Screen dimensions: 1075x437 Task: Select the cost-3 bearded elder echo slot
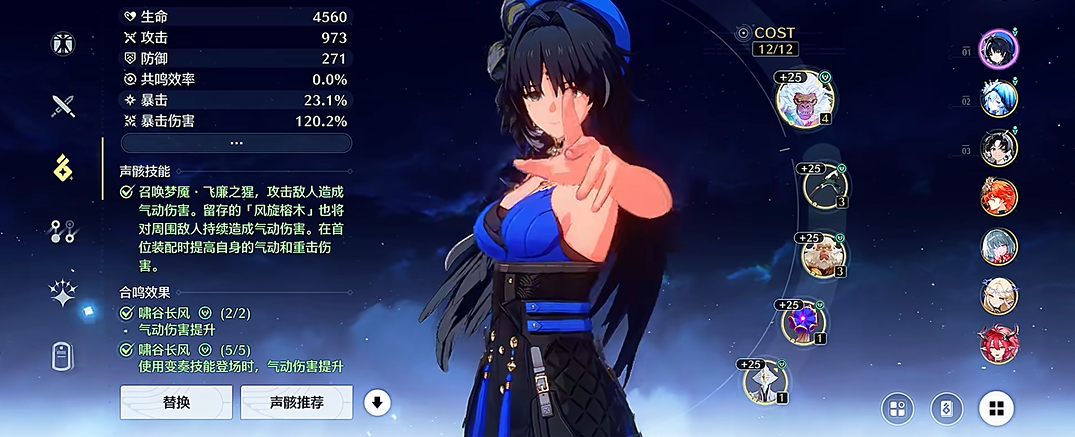(x=825, y=255)
